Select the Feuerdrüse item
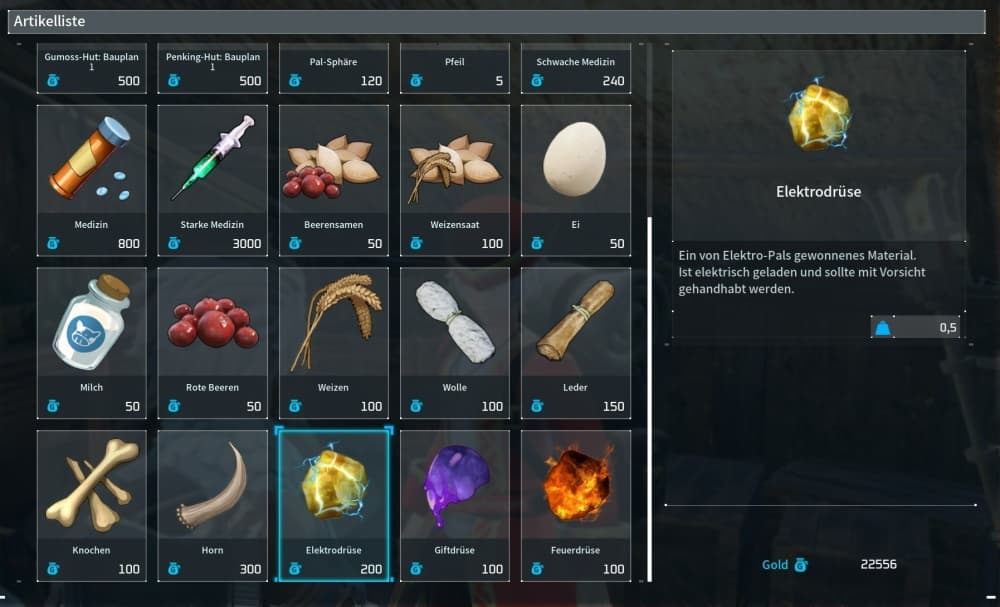 (x=576, y=503)
